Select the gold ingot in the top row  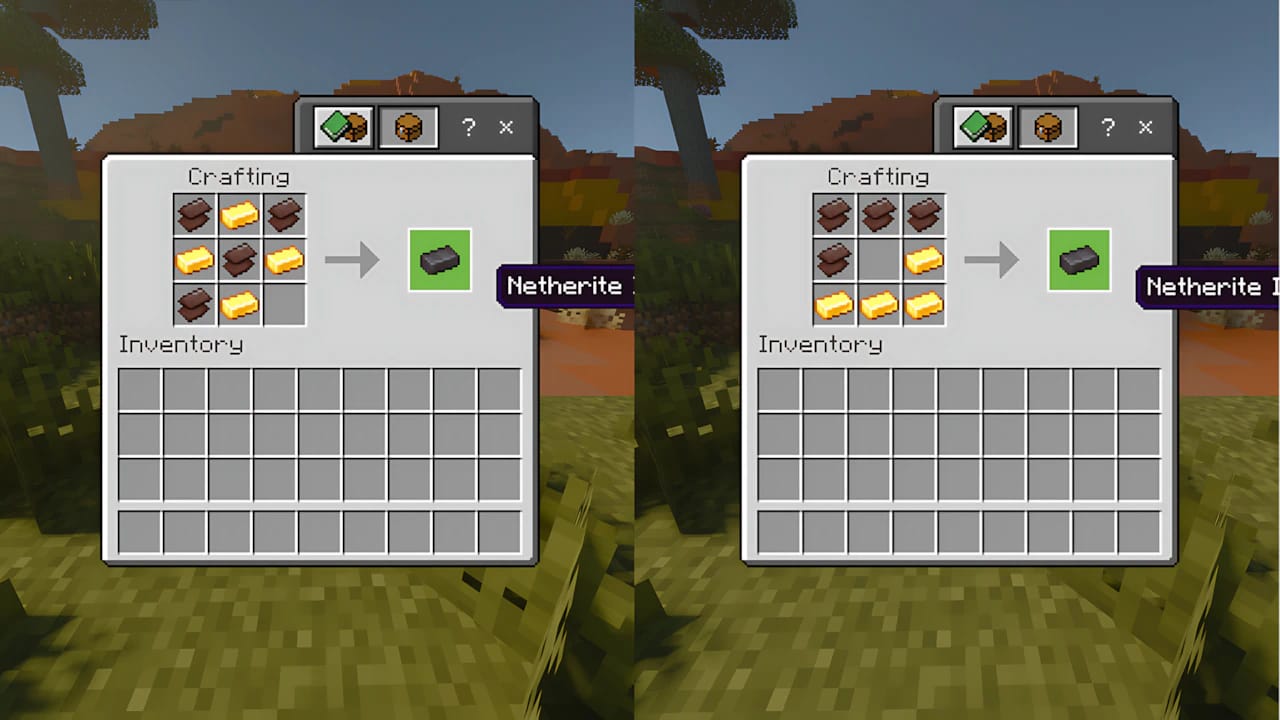pos(238,214)
